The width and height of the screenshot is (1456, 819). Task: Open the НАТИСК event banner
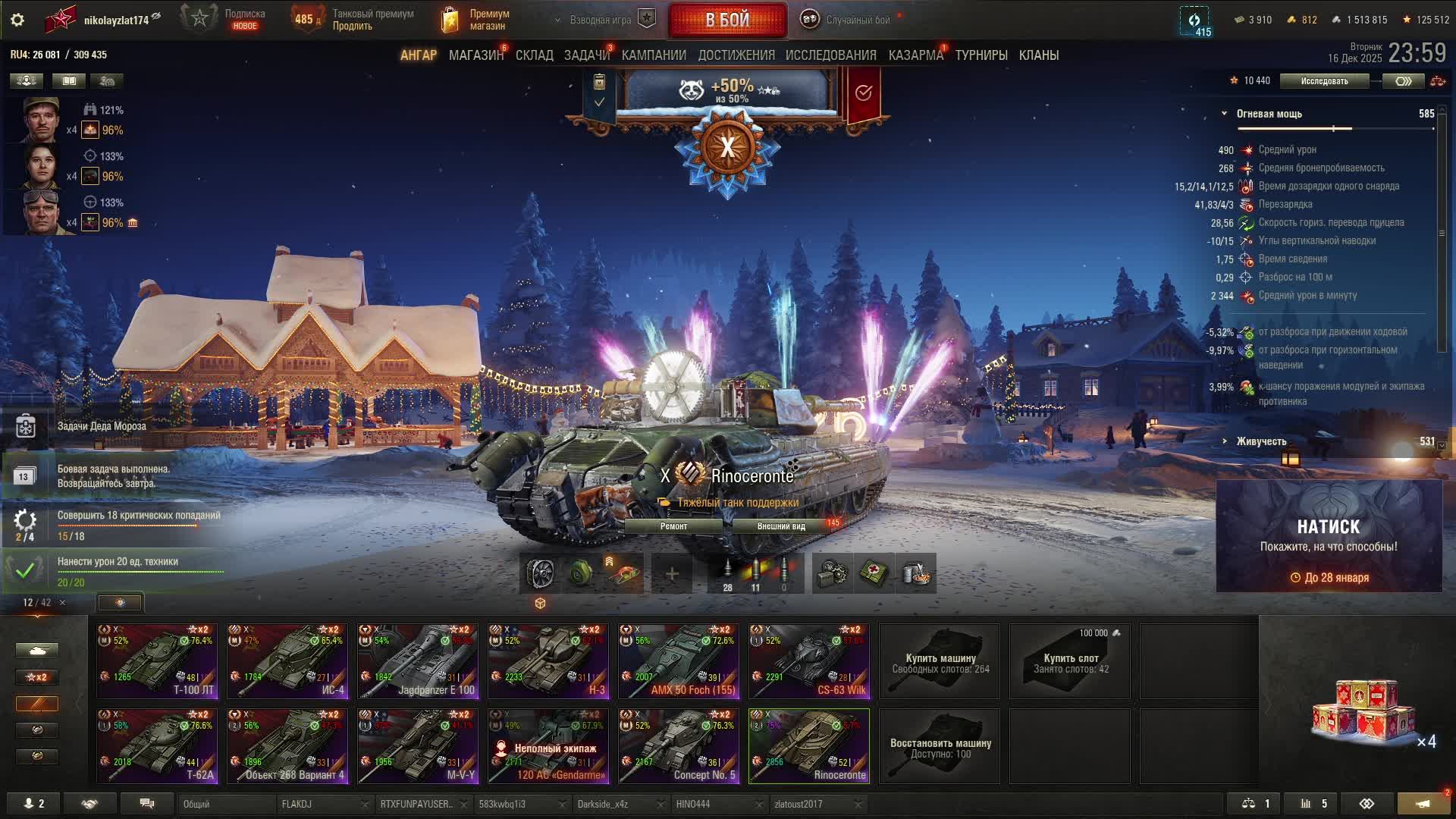coord(1329,536)
